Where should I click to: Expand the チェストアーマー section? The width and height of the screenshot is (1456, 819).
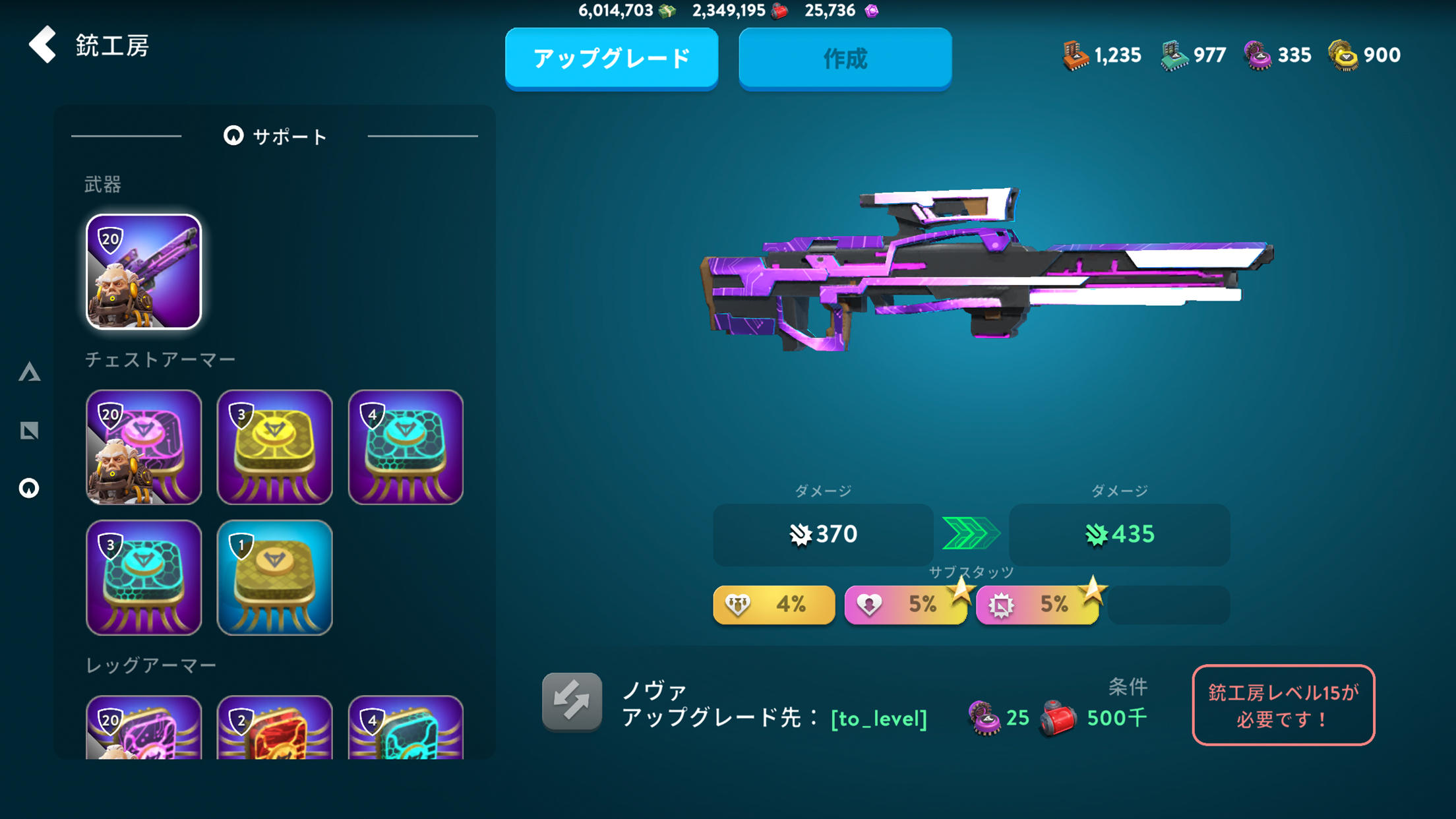162,359
